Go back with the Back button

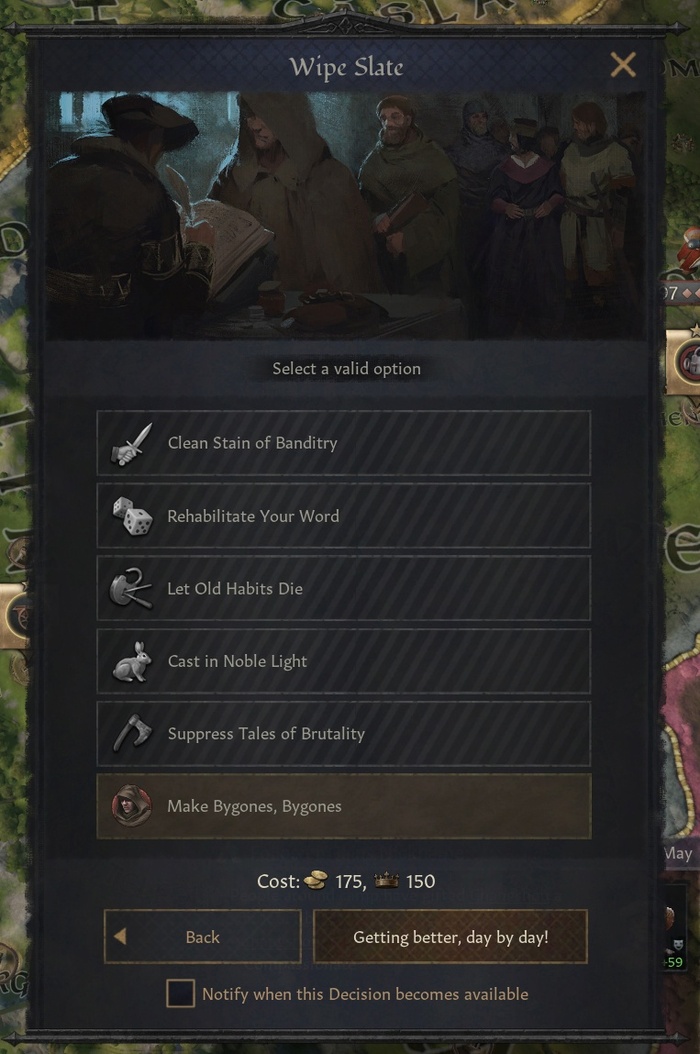click(x=203, y=937)
